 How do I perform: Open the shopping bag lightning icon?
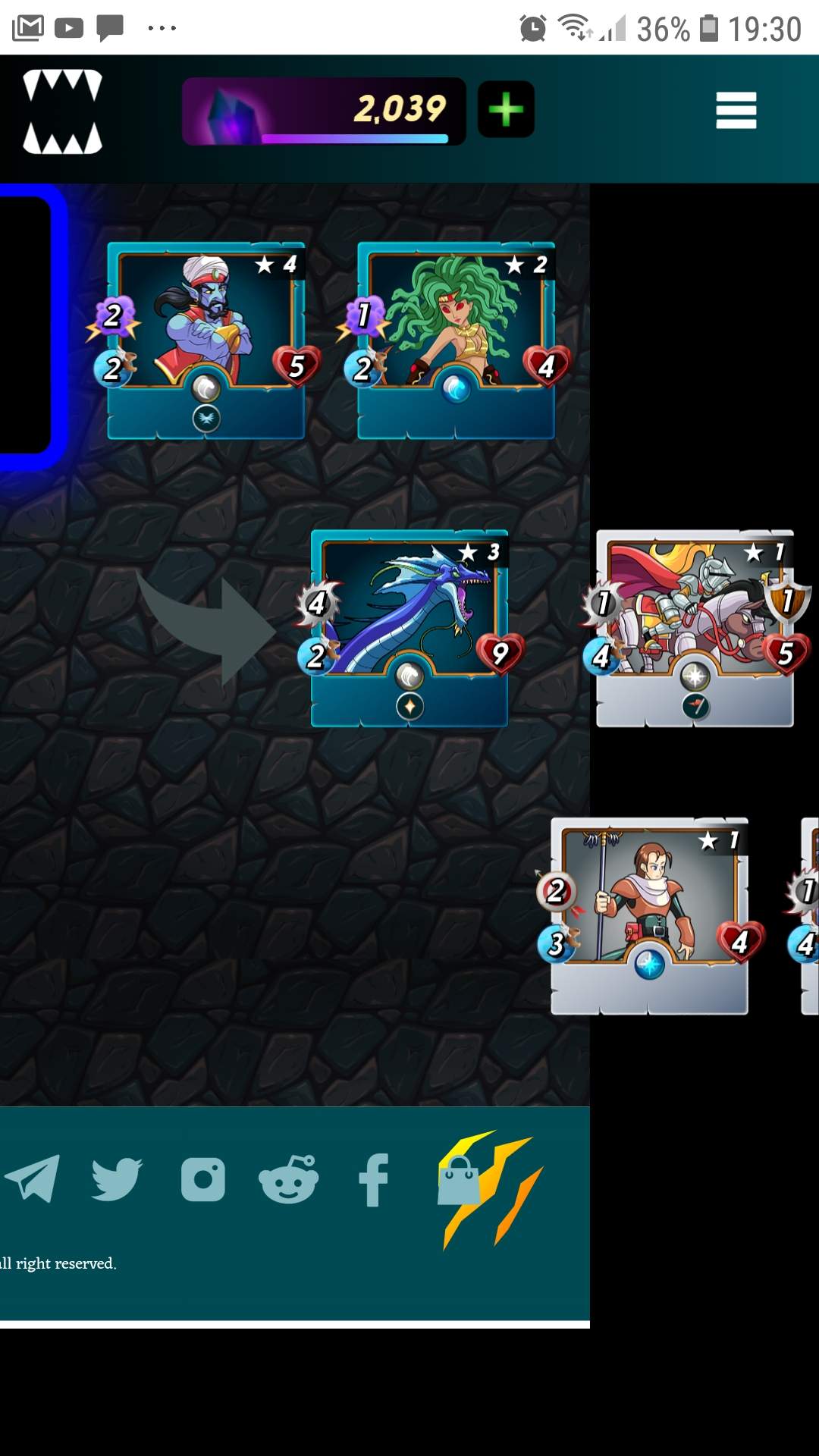click(x=485, y=1187)
